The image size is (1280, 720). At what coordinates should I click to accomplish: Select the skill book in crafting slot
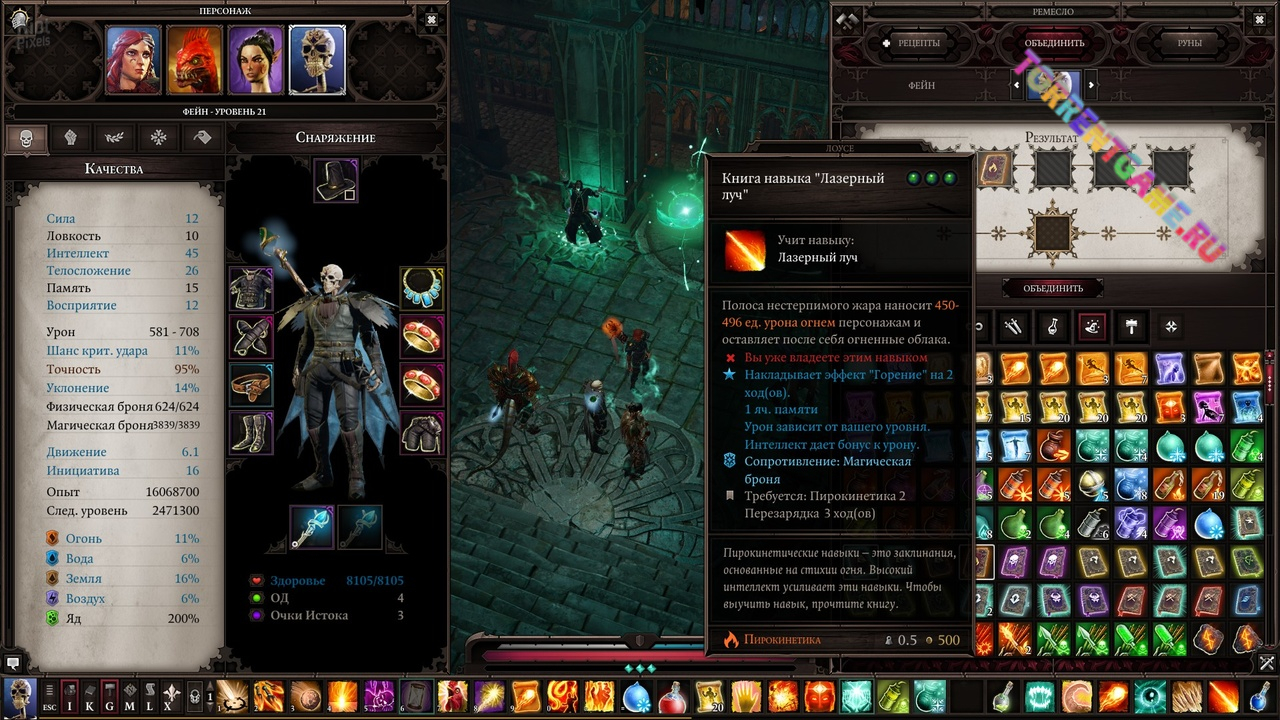pos(994,169)
